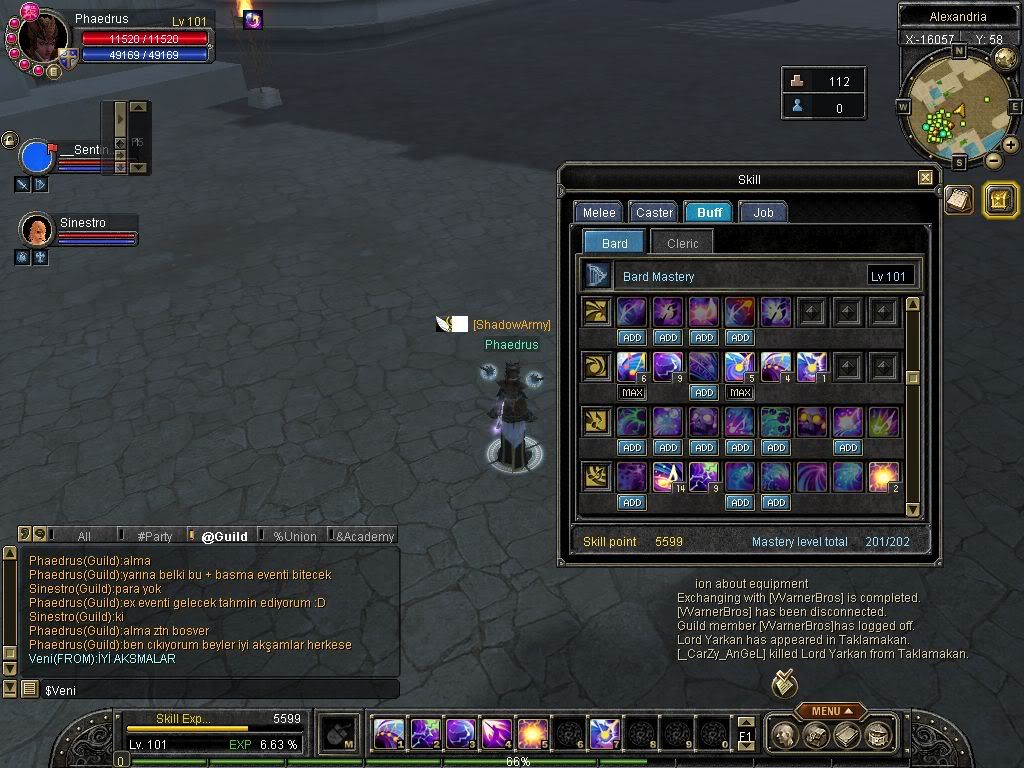Switch to the Melee skill tab
This screenshot has height=768, width=1024.
click(599, 212)
